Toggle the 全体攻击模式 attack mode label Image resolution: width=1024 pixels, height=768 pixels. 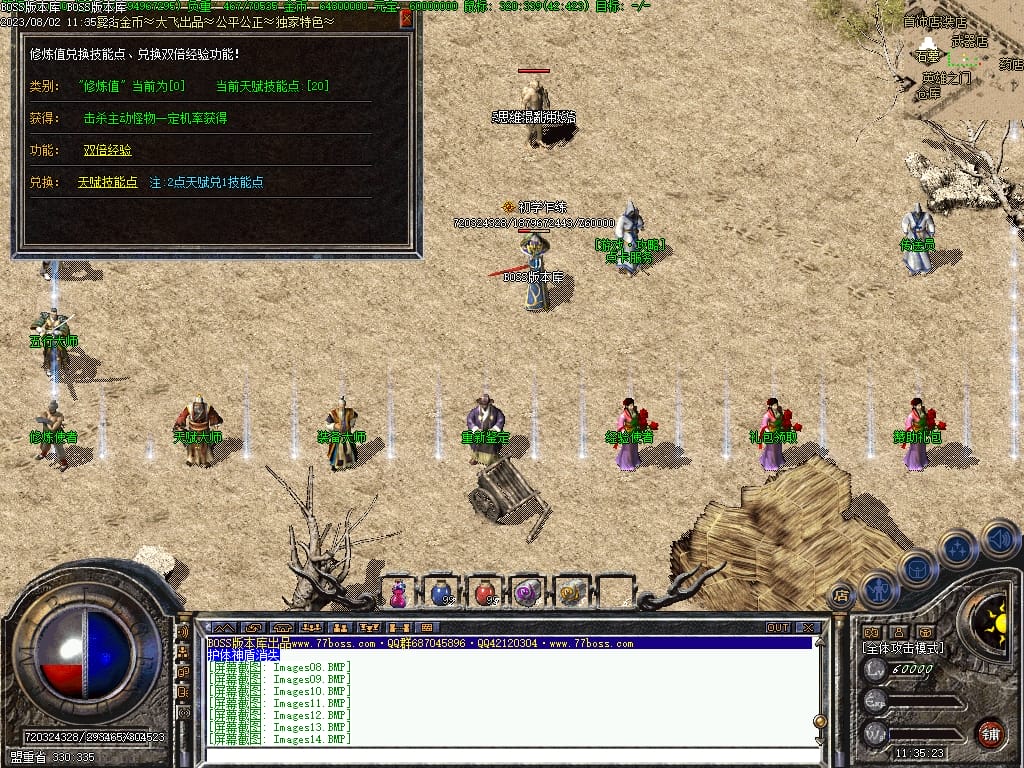pyautogui.click(x=903, y=648)
